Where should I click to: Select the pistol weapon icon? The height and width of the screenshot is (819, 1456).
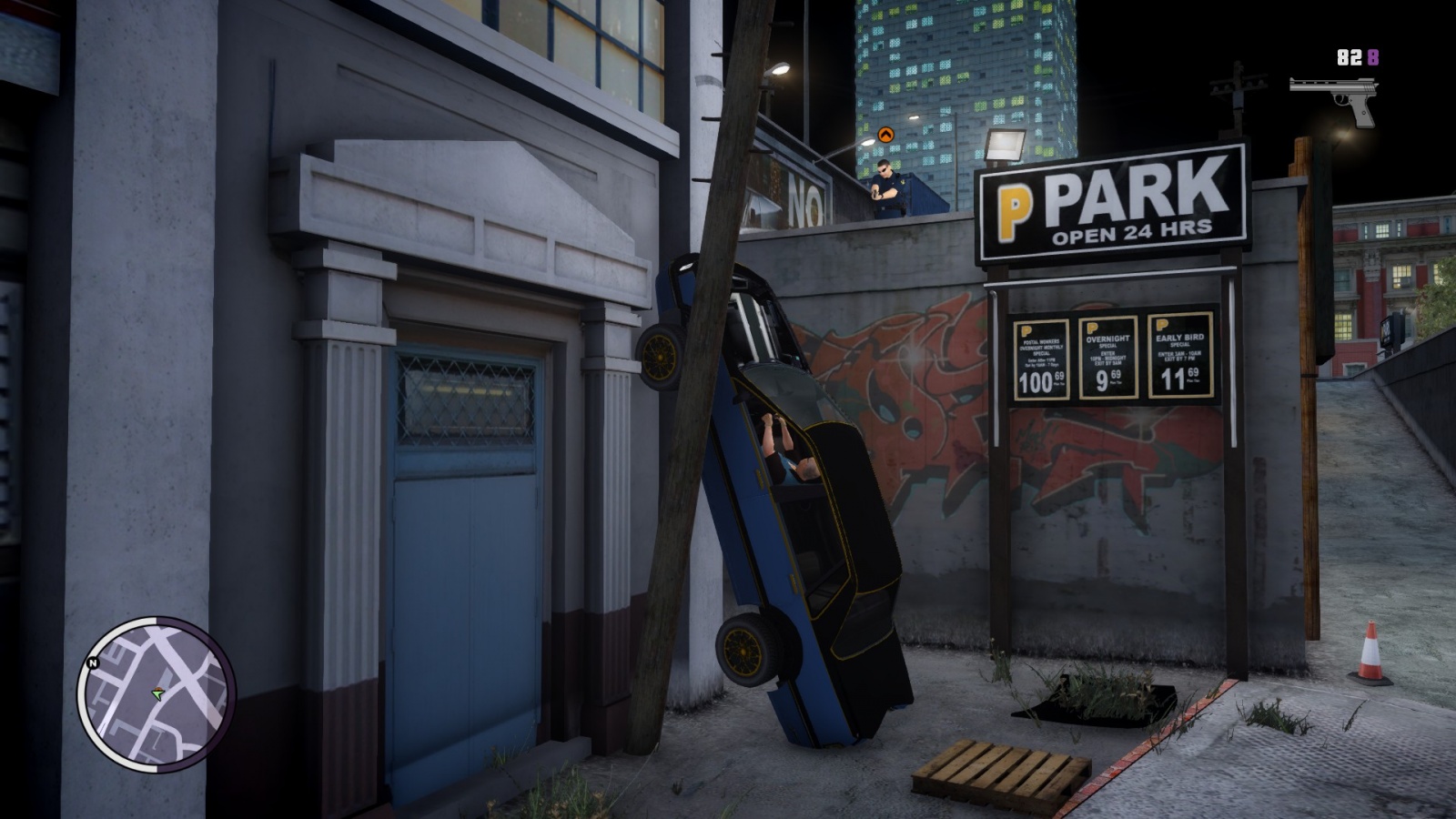[x=1334, y=99]
